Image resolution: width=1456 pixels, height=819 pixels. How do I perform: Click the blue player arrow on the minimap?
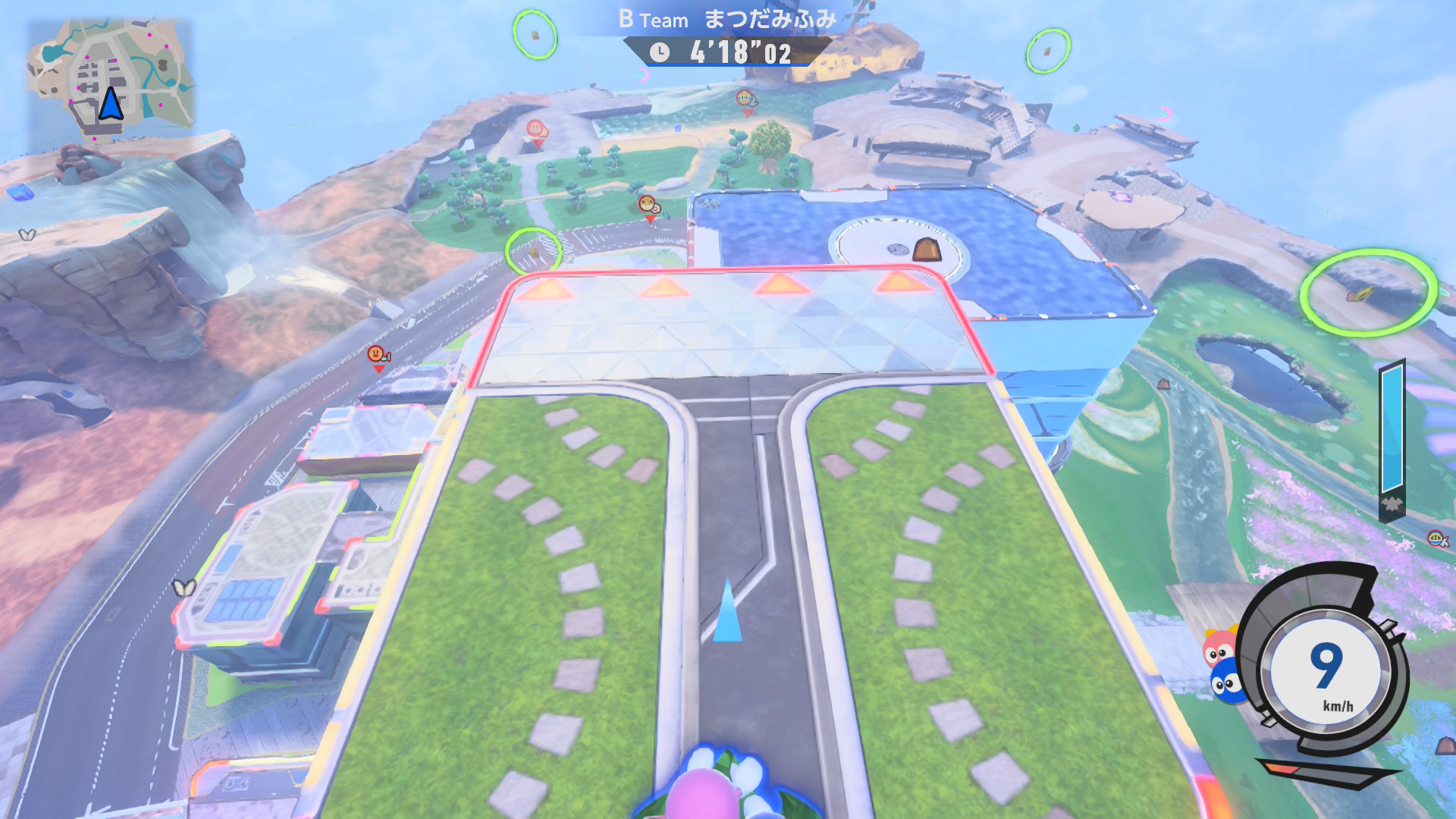tap(111, 104)
